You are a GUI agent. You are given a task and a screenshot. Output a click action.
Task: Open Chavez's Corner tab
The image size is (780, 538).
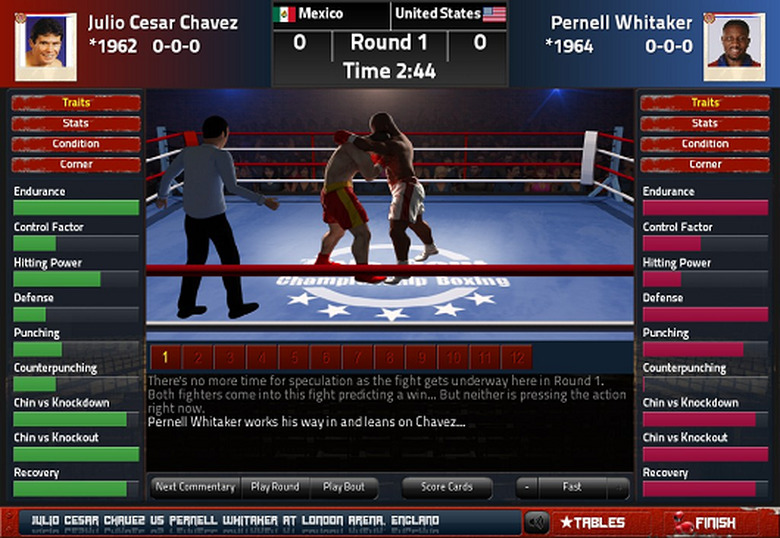pos(76,164)
